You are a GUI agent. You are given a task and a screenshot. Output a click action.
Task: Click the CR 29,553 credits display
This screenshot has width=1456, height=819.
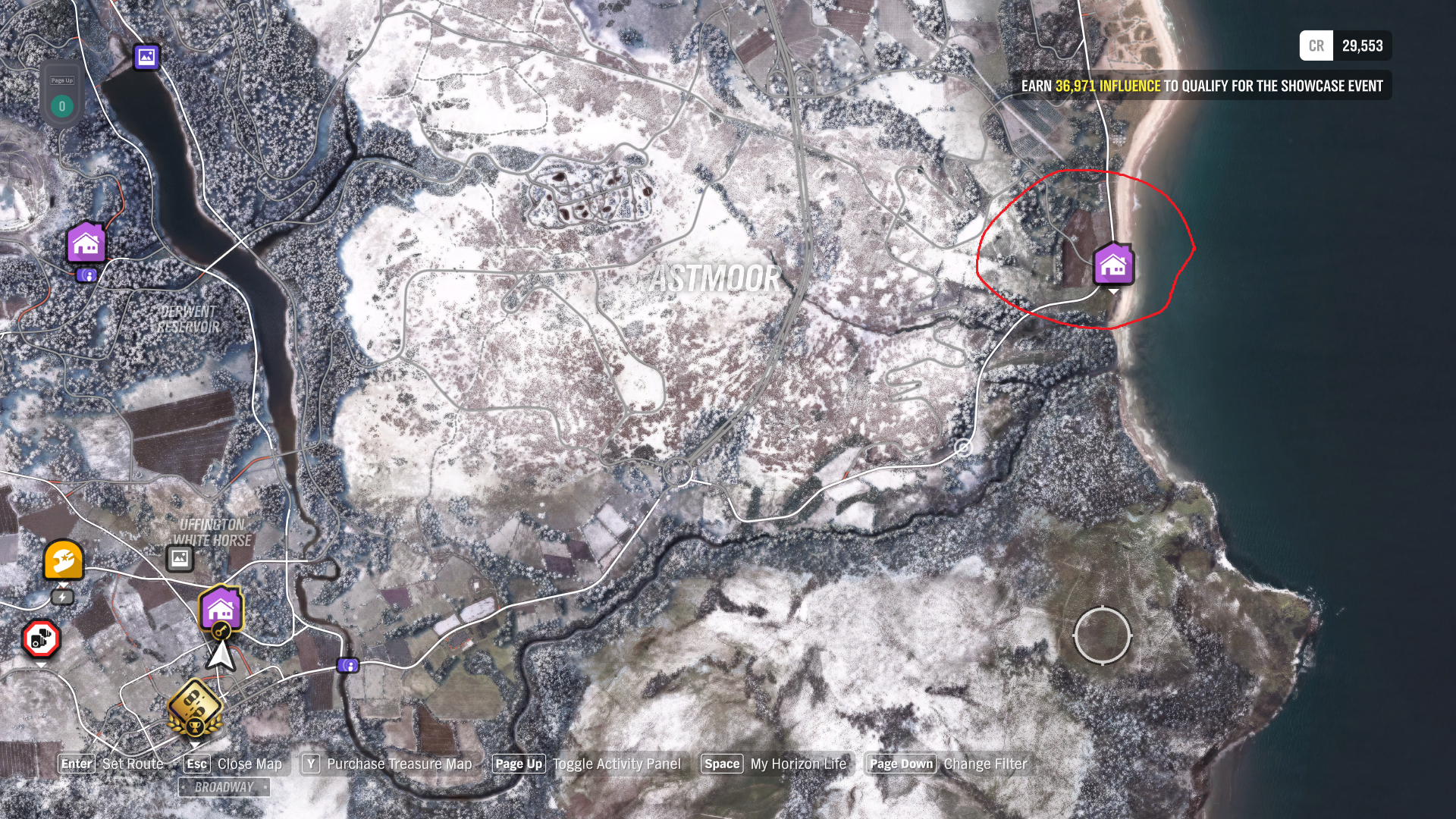tap(1346, 46)
